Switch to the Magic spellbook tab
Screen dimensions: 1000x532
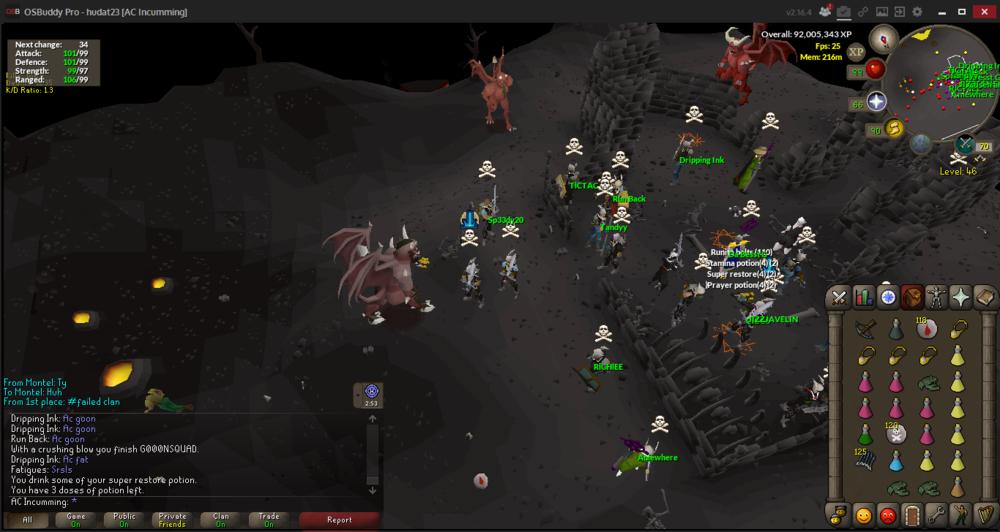(x=984, y=297)
